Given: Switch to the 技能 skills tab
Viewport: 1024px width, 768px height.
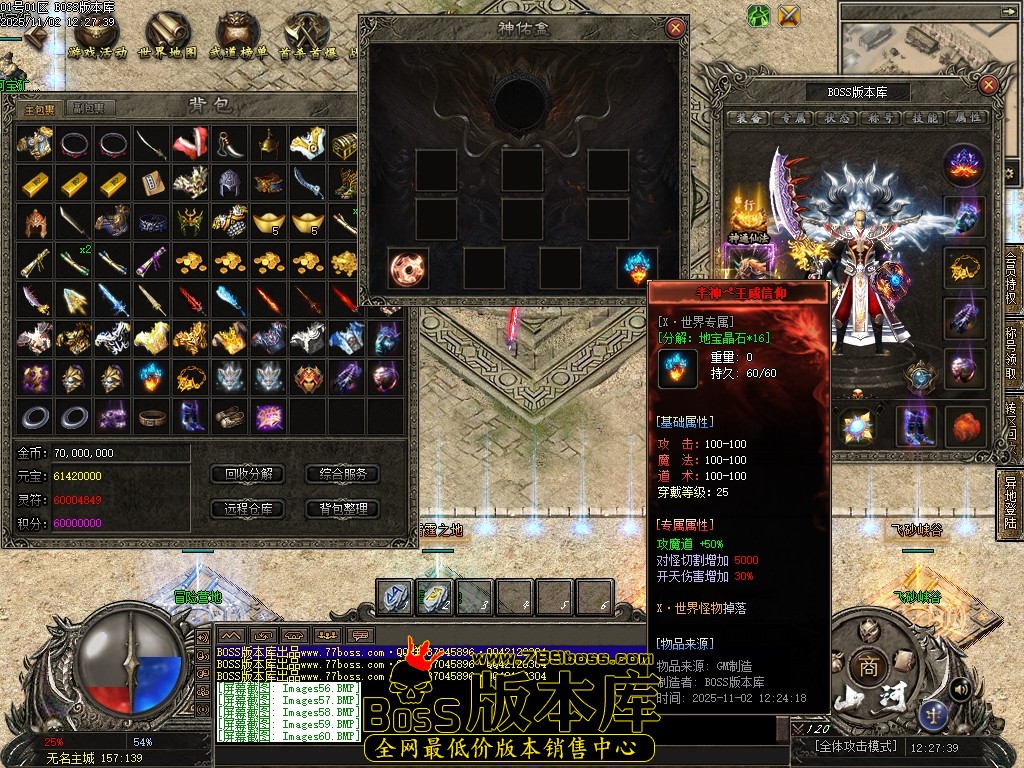Looking at the screenshot, I should (927, 118).
